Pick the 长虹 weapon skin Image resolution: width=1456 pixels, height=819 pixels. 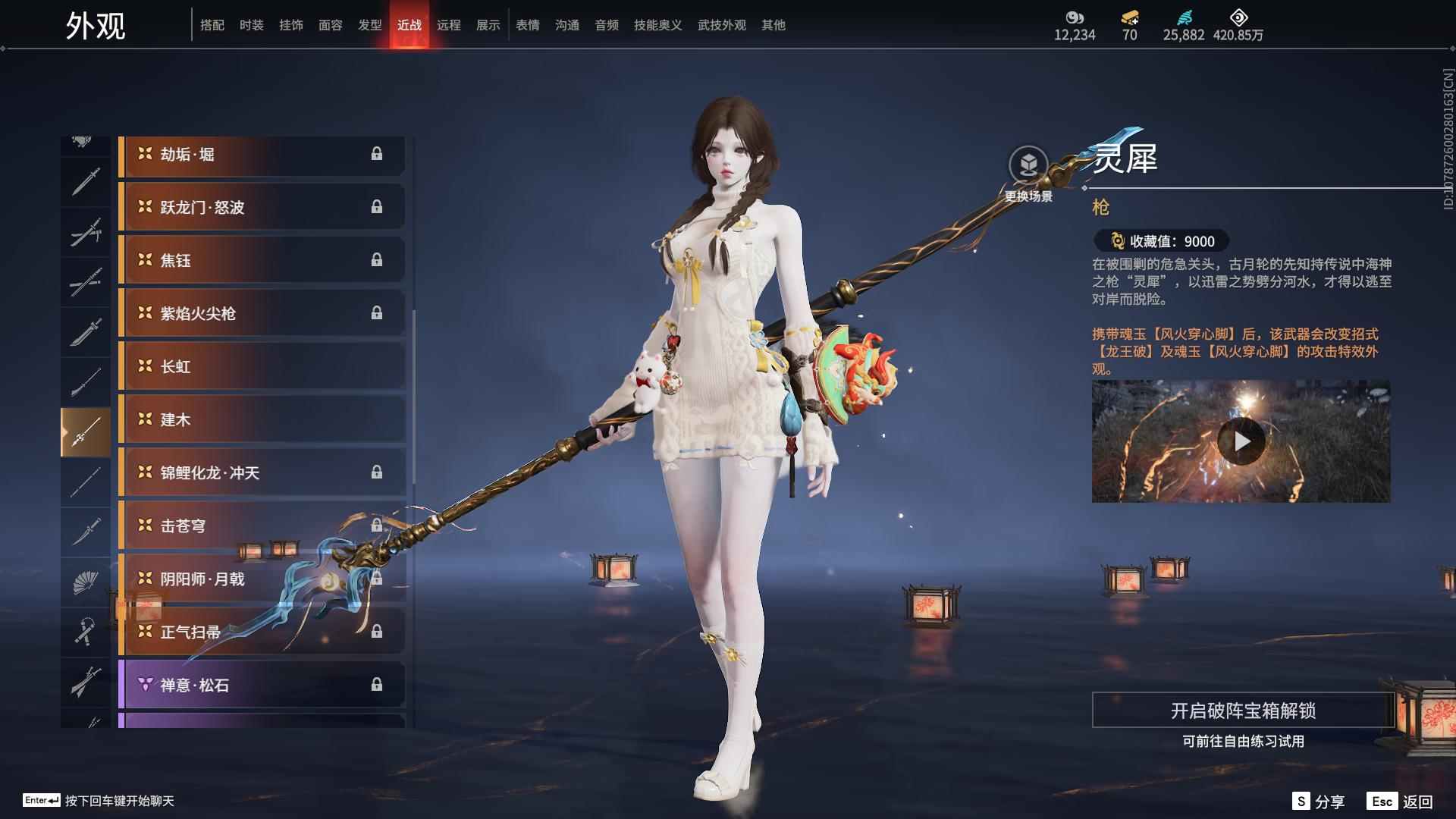point(262,367)
